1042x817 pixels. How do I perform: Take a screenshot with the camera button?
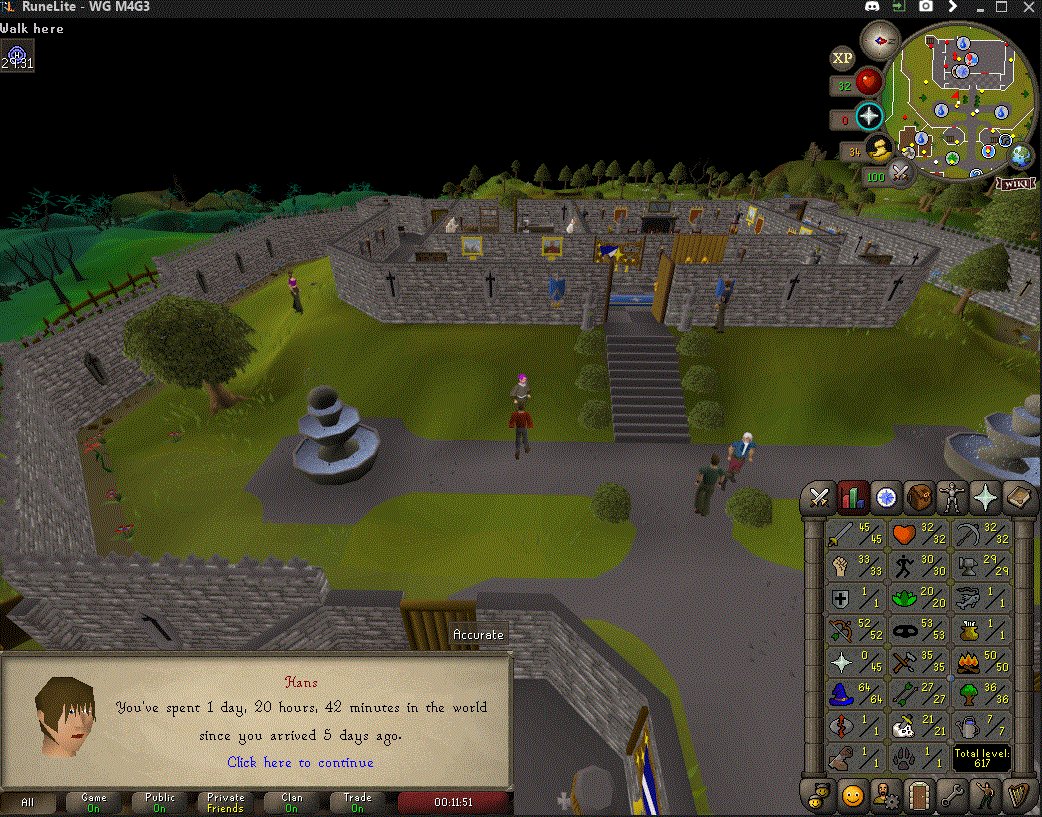coord(926,6)
